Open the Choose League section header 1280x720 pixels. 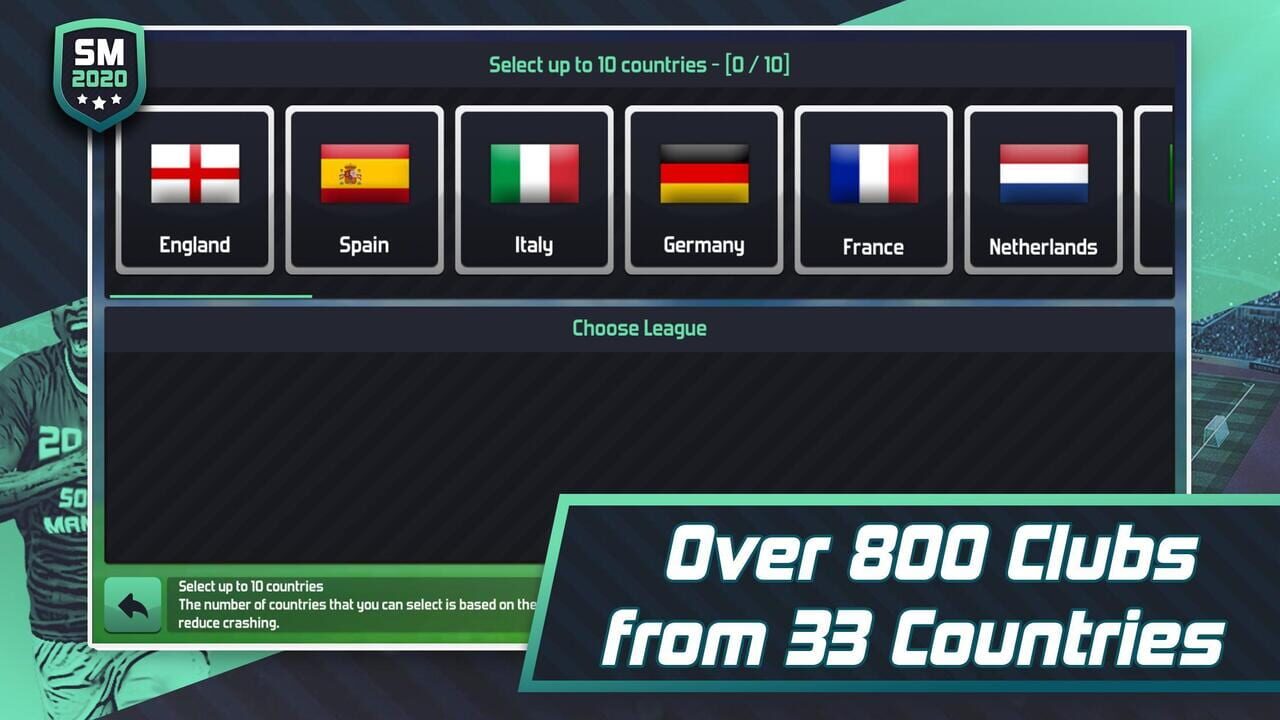pos(638,328)
